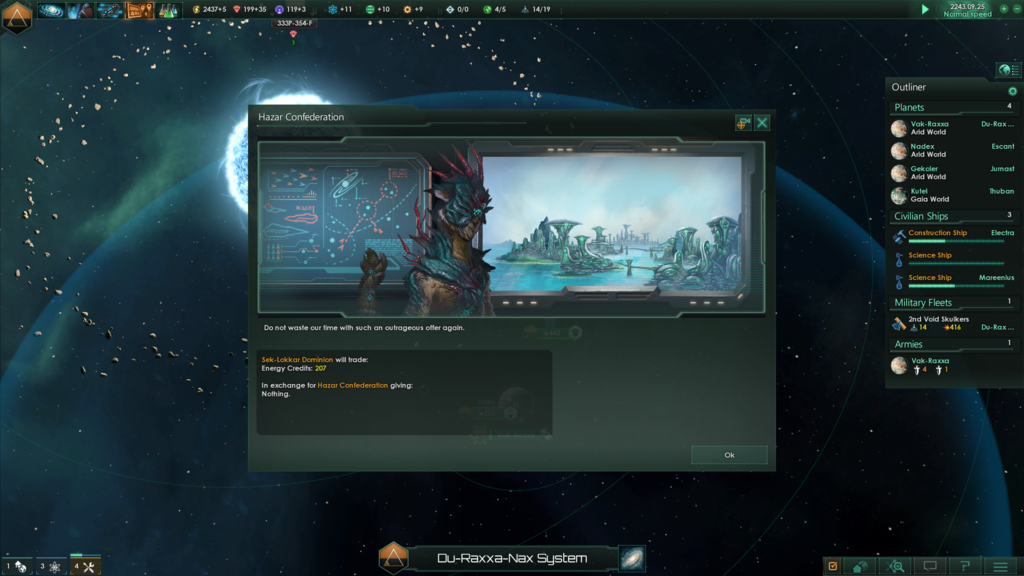Resume the game with the play button
This screenshot has height=576, width=1024.
pyautogui.click(x=925, y=9)
